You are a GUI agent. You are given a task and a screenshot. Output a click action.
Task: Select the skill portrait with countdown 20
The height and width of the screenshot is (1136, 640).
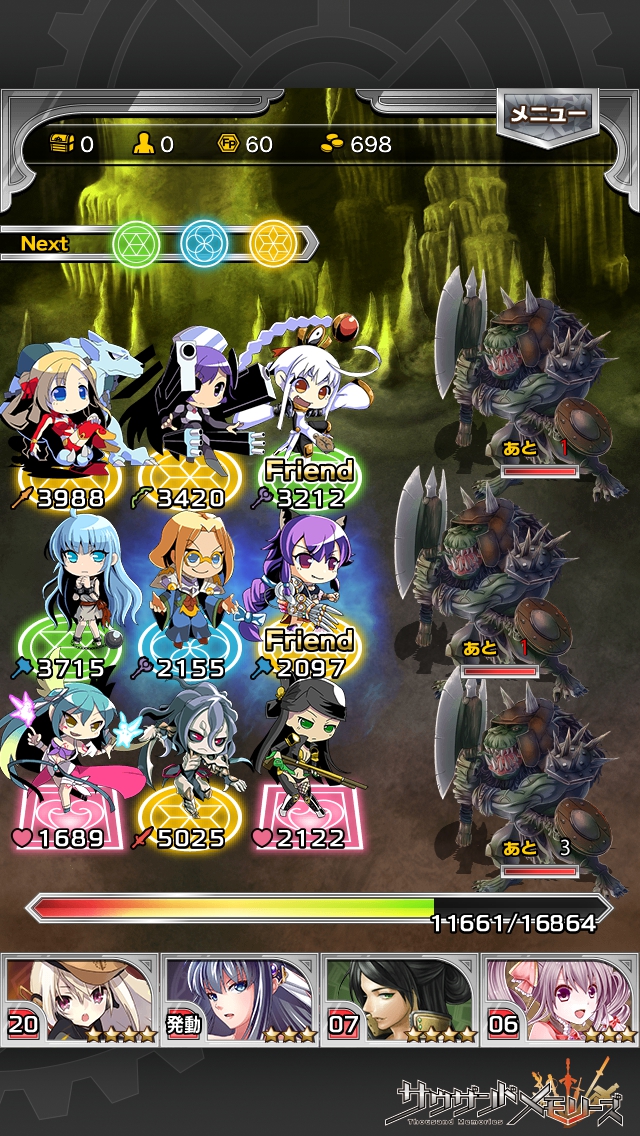[80, 998]
